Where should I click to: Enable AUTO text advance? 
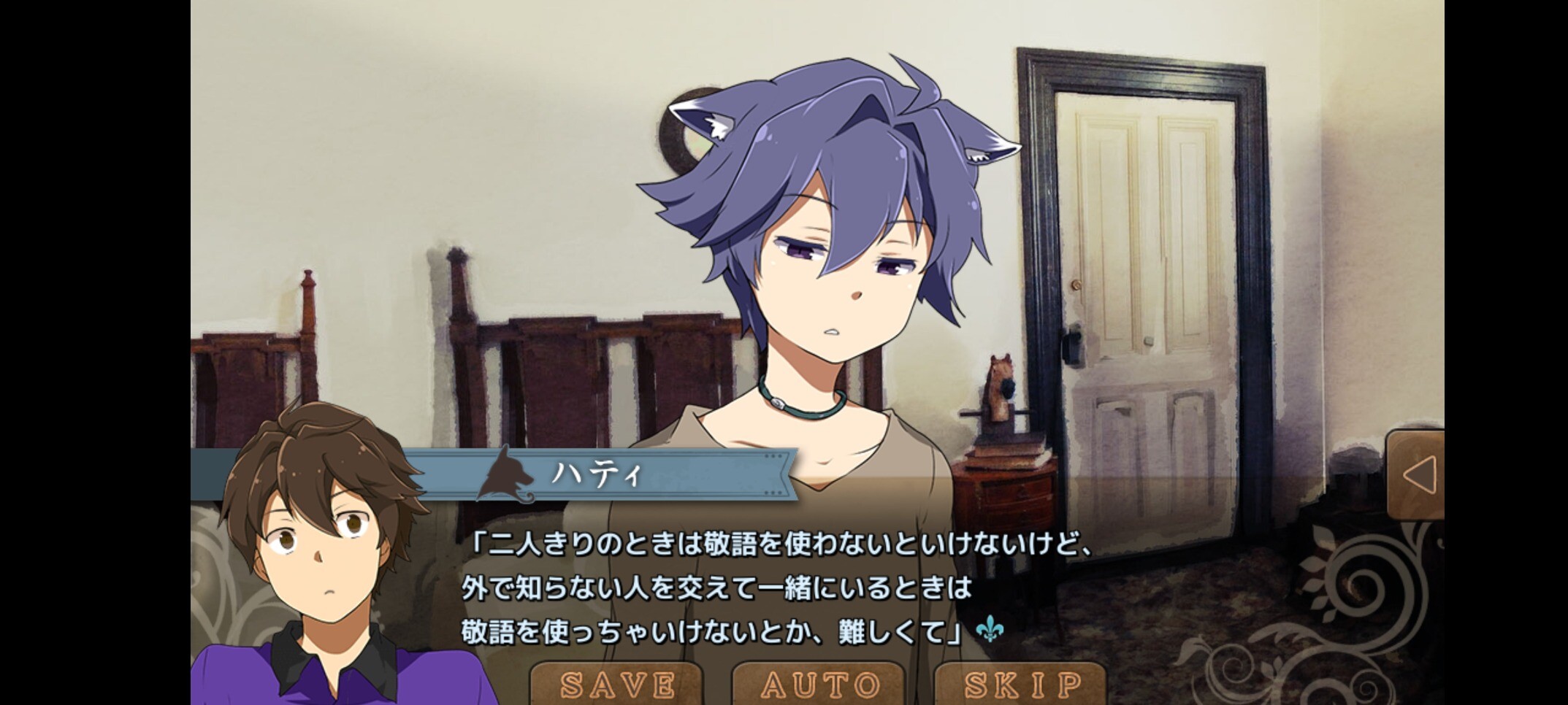click(x=820, y=684)
